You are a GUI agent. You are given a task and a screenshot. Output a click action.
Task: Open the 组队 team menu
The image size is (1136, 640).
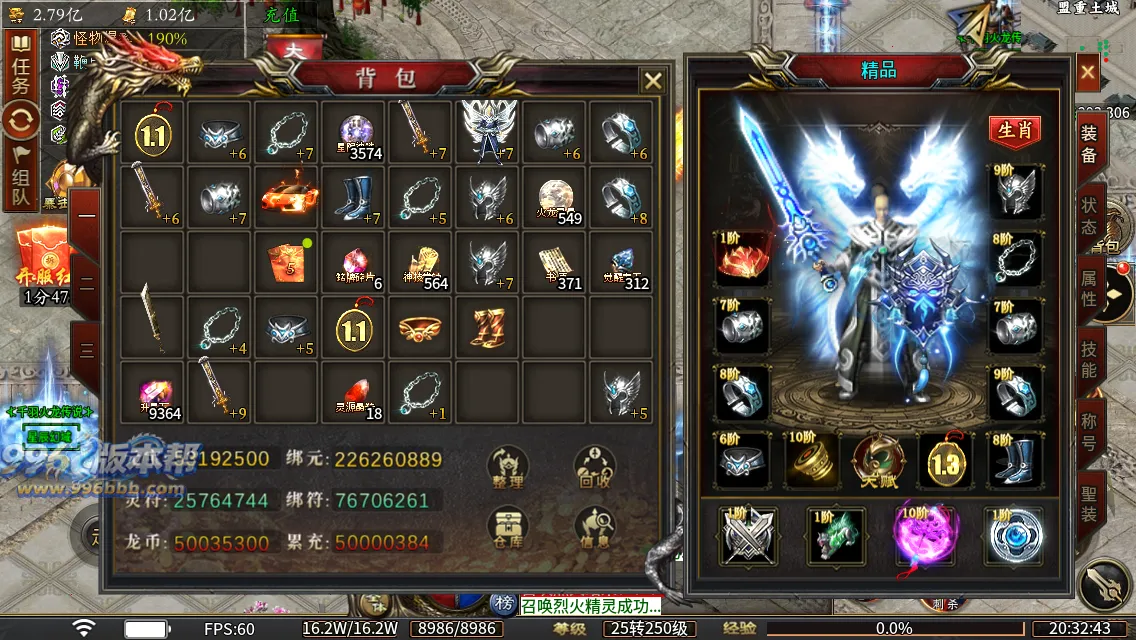(x=20, y=182)
